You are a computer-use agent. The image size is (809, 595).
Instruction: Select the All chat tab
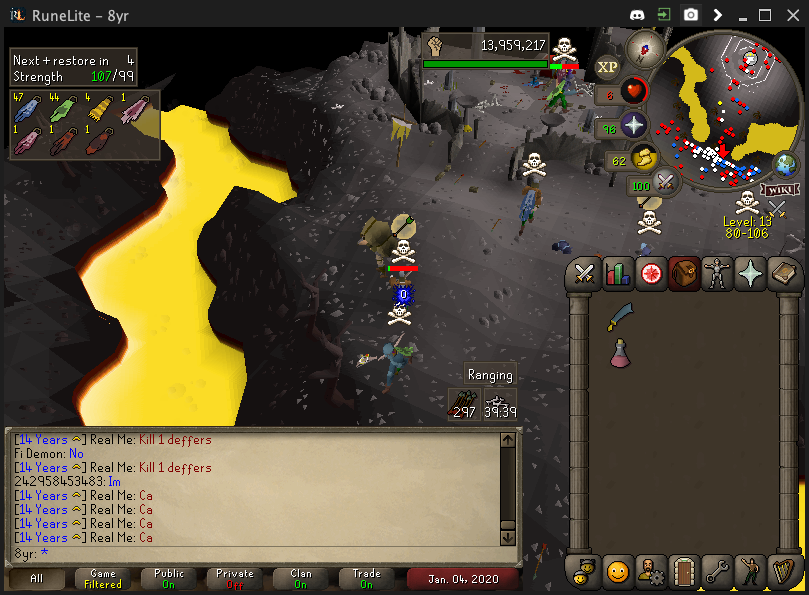click(x=37, y=578)
